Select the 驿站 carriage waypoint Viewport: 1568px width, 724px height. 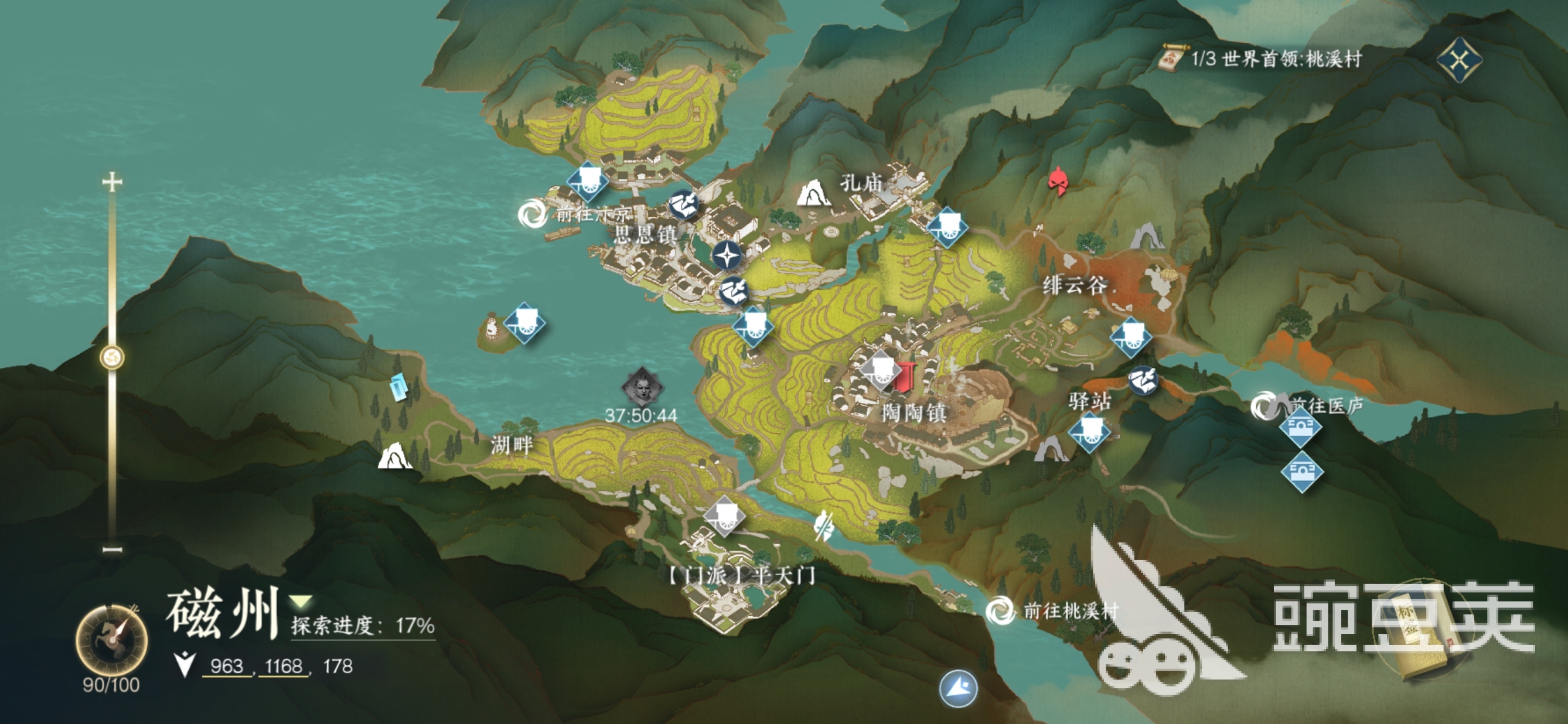pyautogui.click(x=1089, y=432)
